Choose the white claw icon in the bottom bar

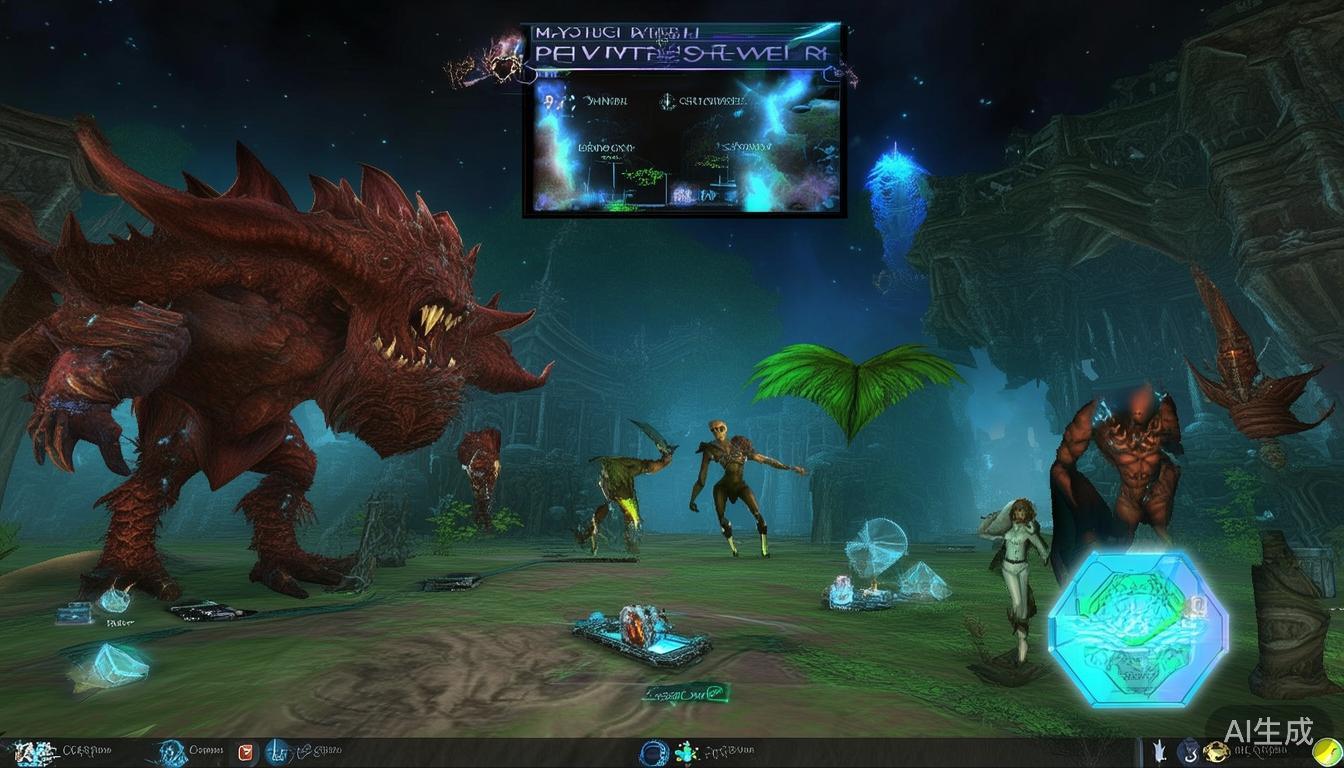tap(1160, 751)
